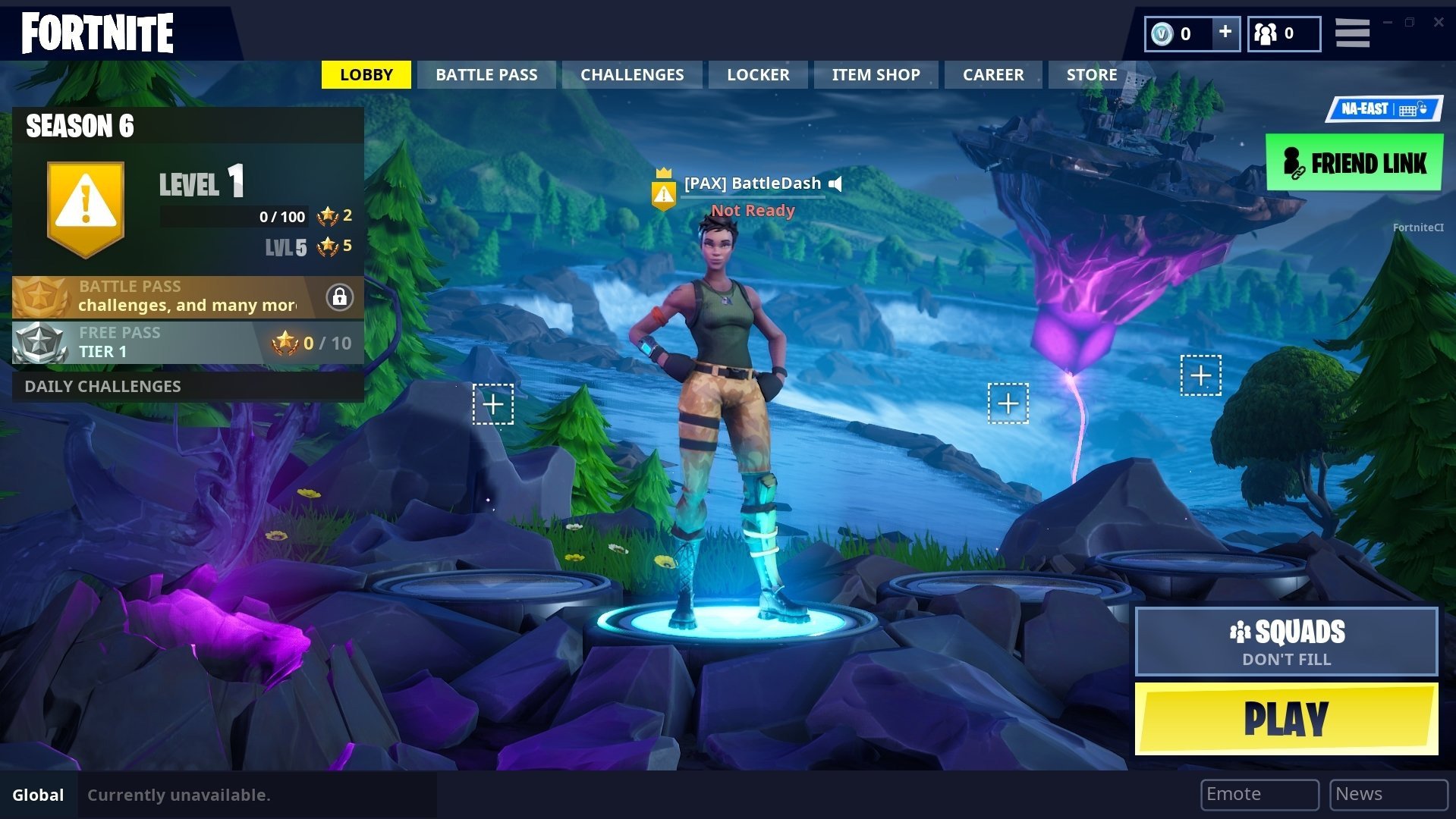Open the hamburger menu
Image resolution: width=1456 pixels, height=819 pixels.
(x=1352, y=33)
